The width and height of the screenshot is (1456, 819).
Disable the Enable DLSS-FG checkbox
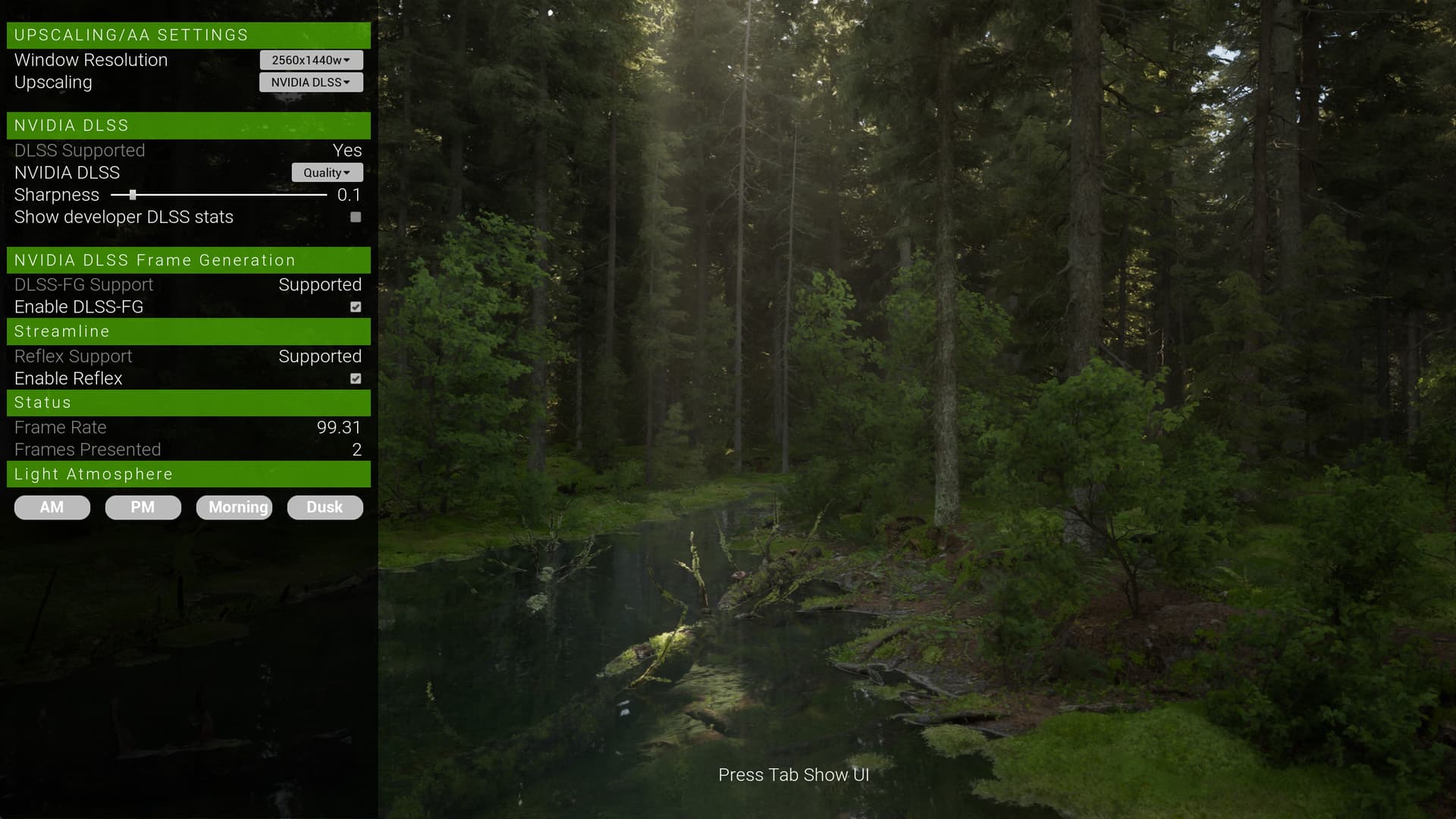[x=355, y=307]
